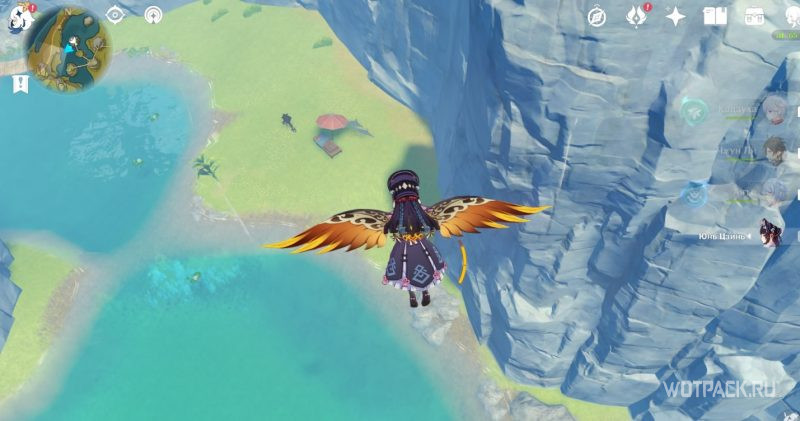Switch to Kazuha in the party list

[x=773, y=110]
